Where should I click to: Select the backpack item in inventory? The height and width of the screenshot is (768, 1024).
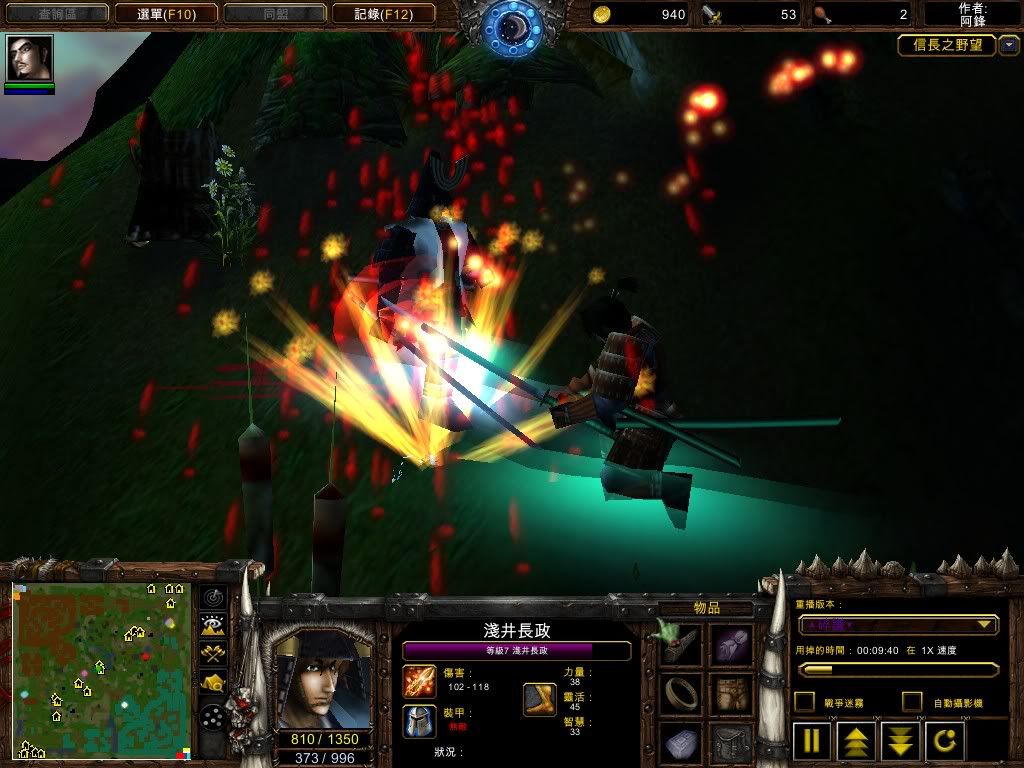[731, 743]
